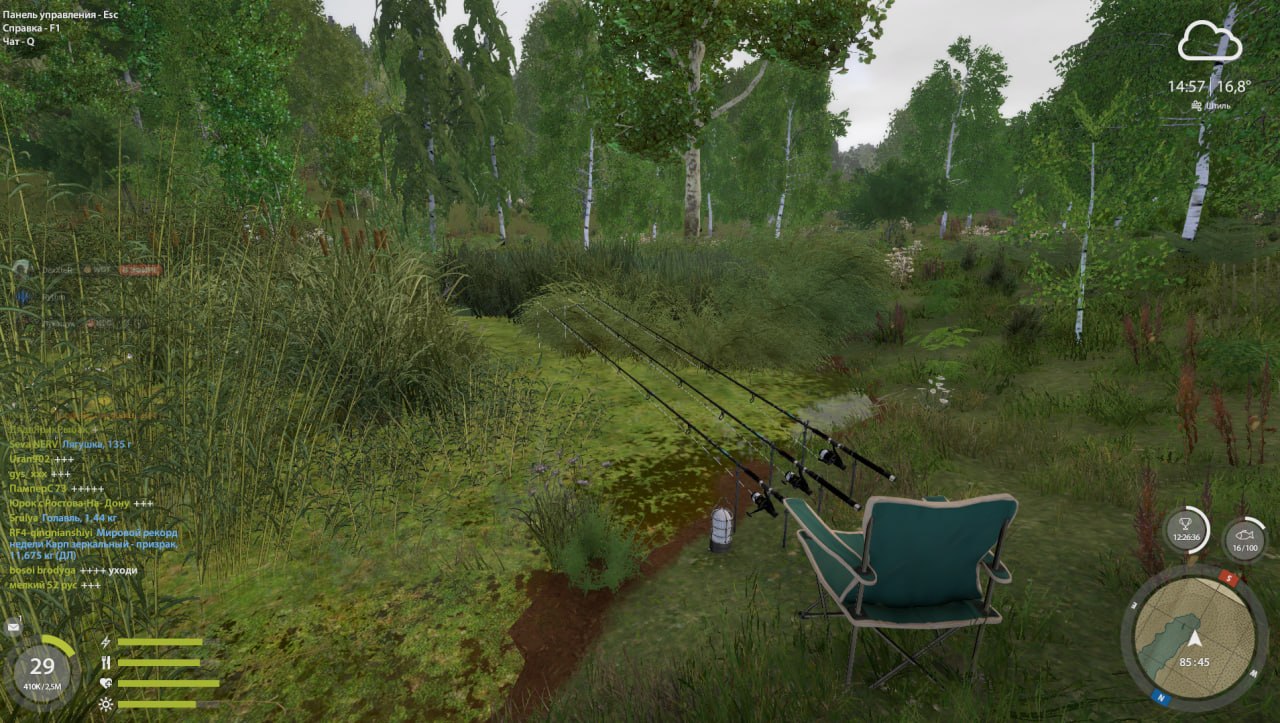Click the lightning energy stat icon

click(x=105, y=641)
